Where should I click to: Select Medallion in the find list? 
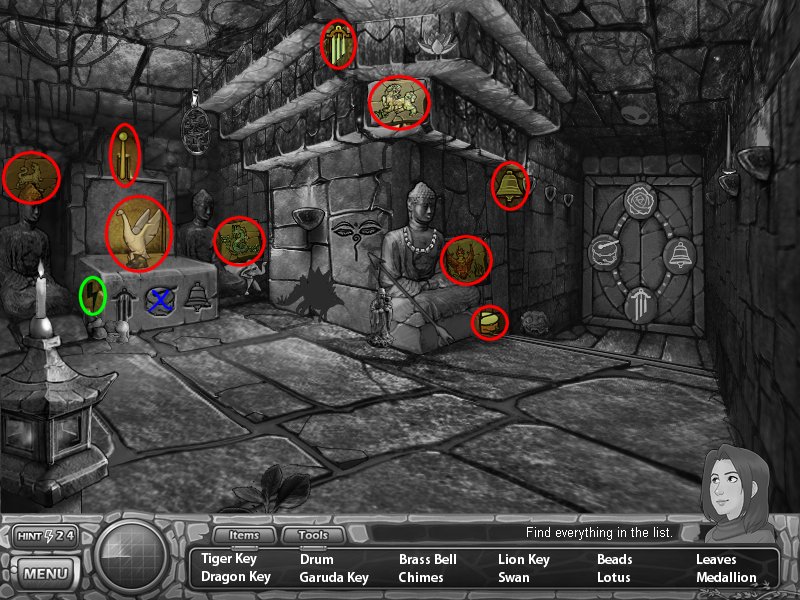click(x=726, y=577)
